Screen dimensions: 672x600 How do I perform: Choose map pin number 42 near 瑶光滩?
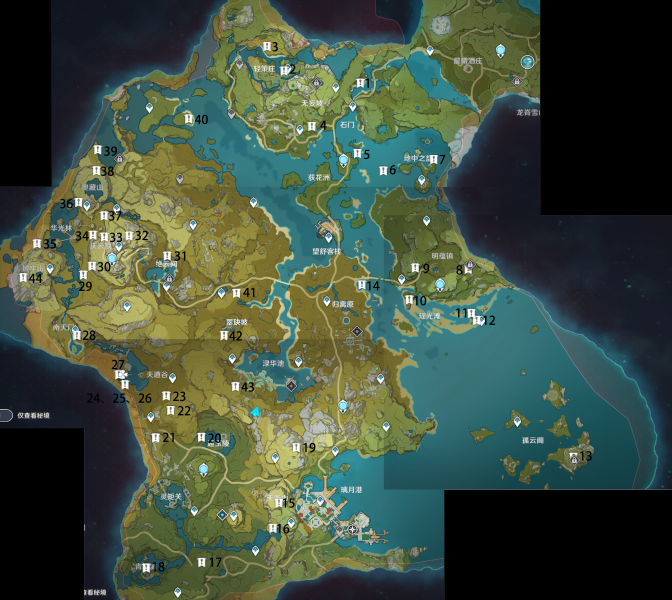tap(223, 336)
